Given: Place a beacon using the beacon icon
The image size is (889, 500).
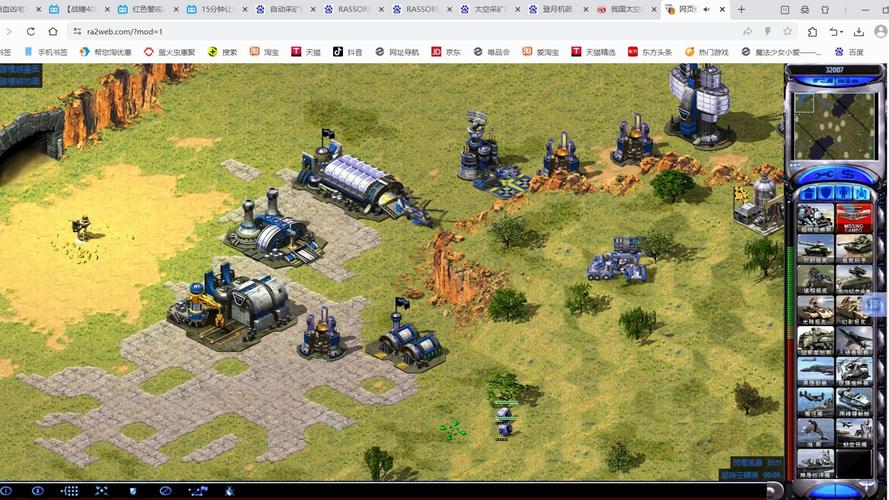Looking at the screenshot, I should point(230,492).
